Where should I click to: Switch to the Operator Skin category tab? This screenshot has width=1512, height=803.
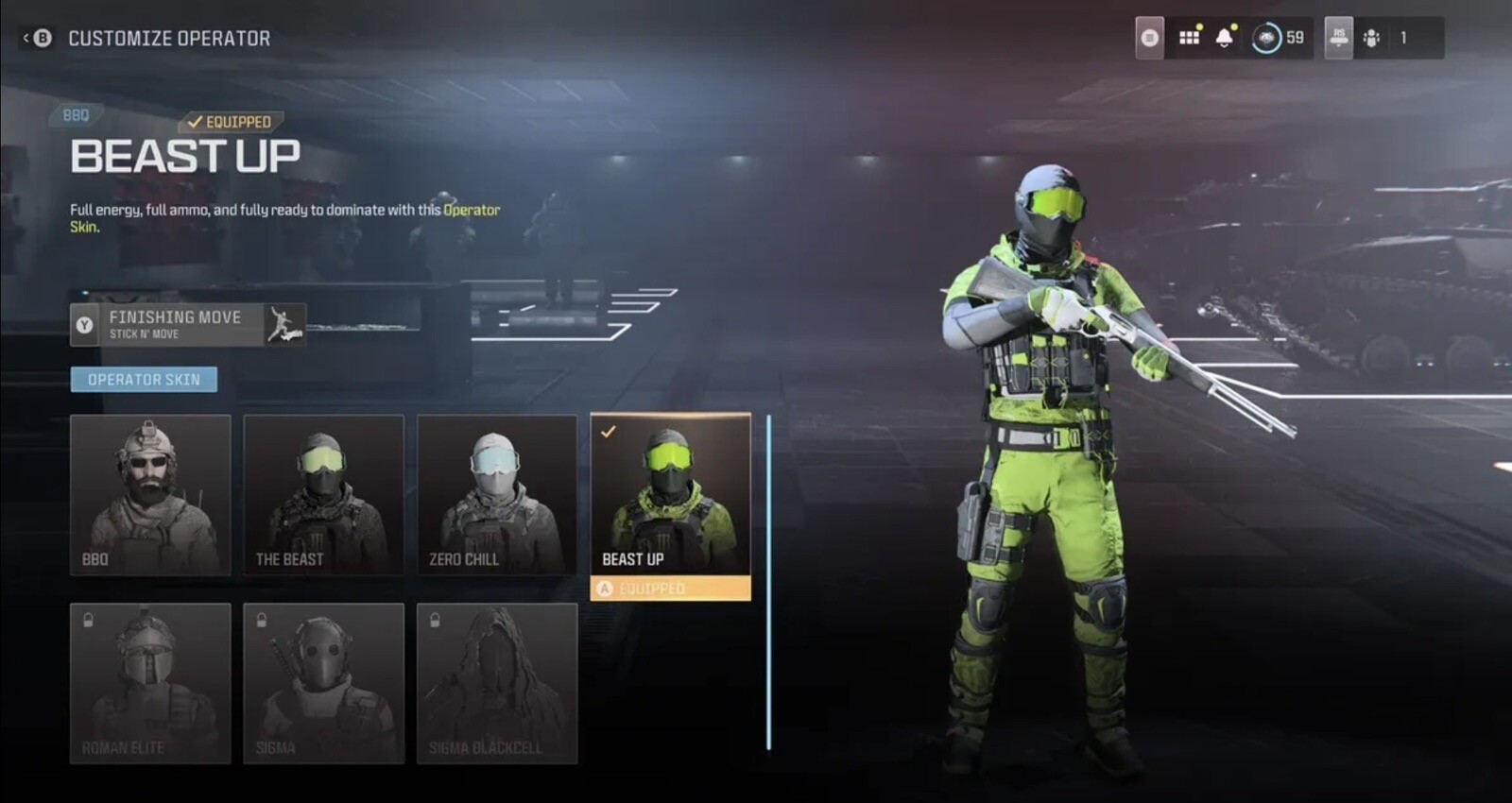(144, 379)
